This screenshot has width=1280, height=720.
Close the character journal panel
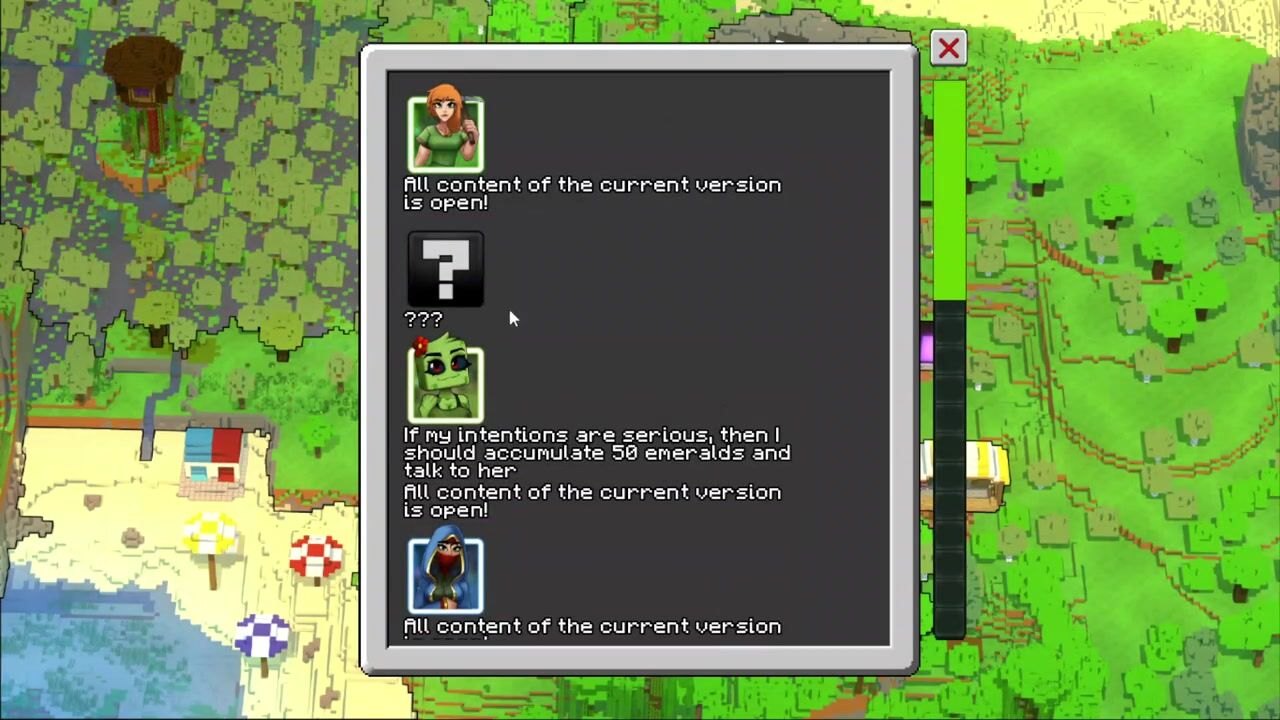coord(948,48)
